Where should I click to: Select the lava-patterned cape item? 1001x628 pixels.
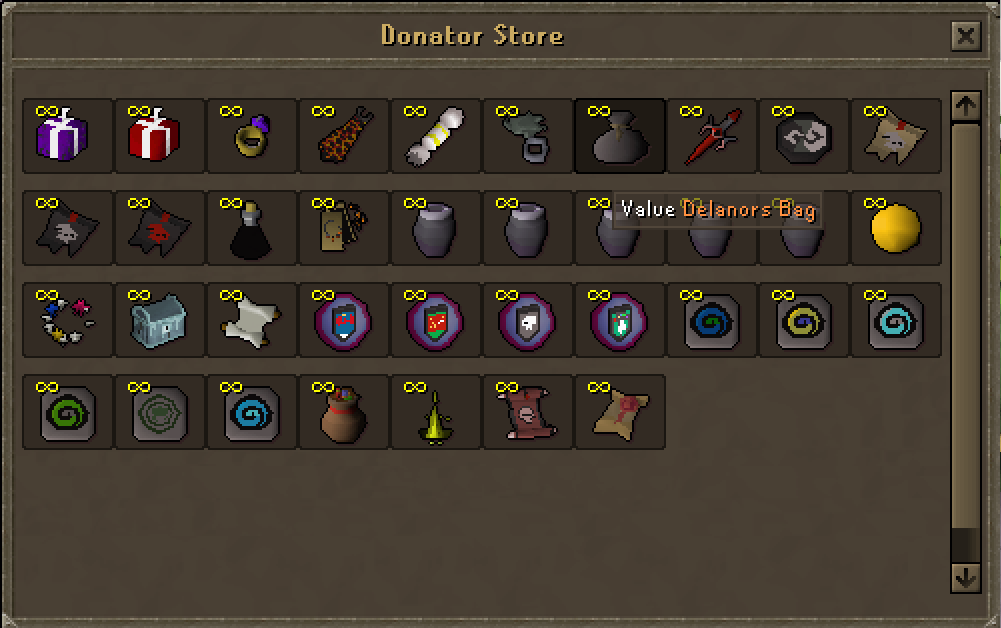[x=338, y=137]
